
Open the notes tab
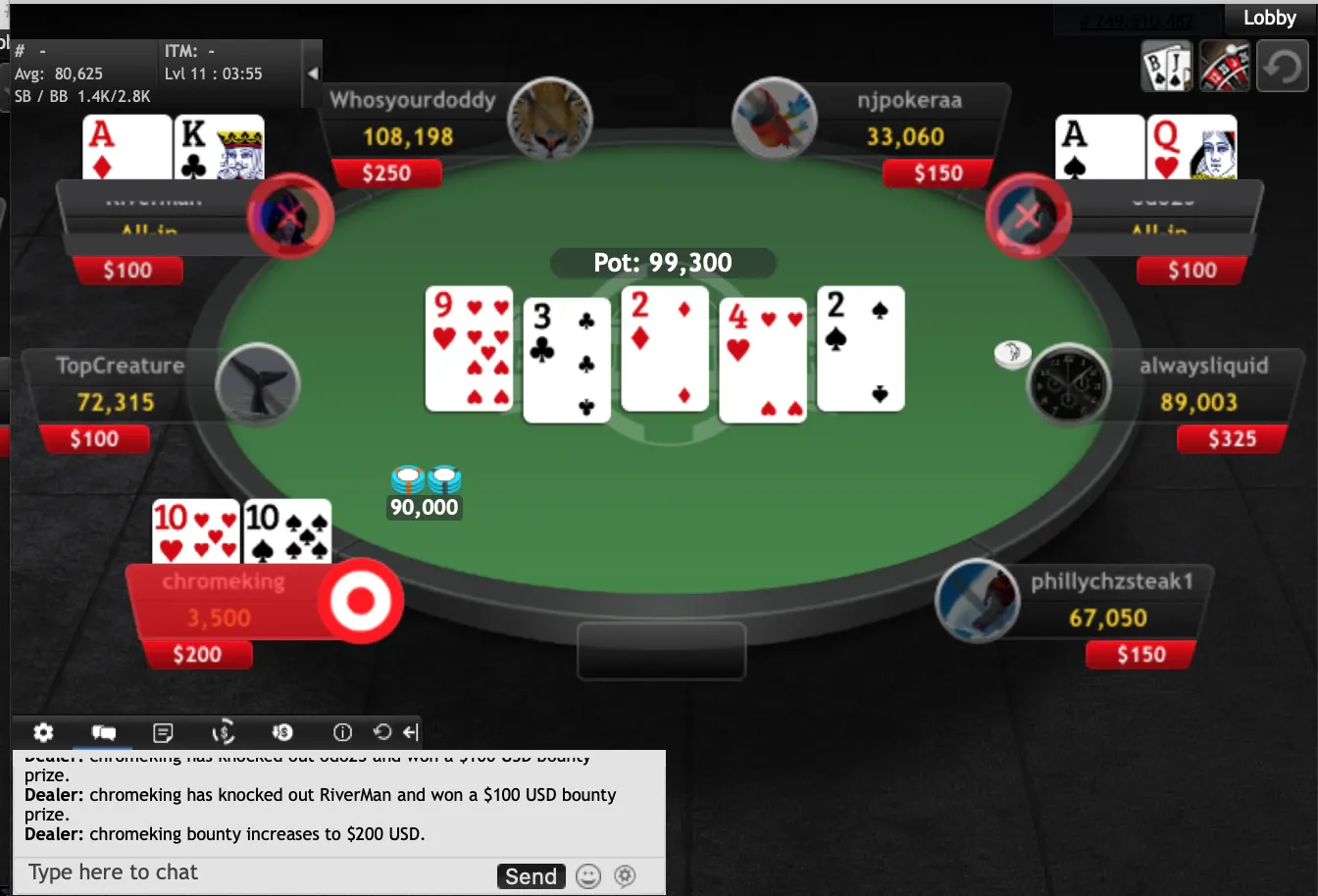(x=164, y=732)
